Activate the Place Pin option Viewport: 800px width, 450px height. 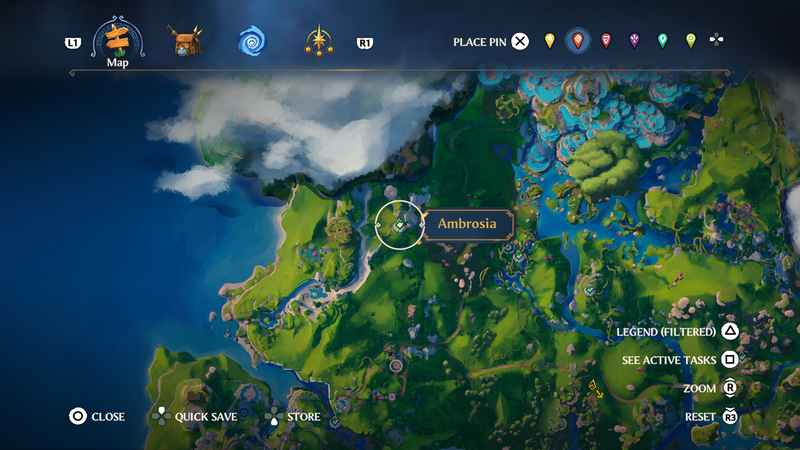pyautogui.click(x=490, y=41)
